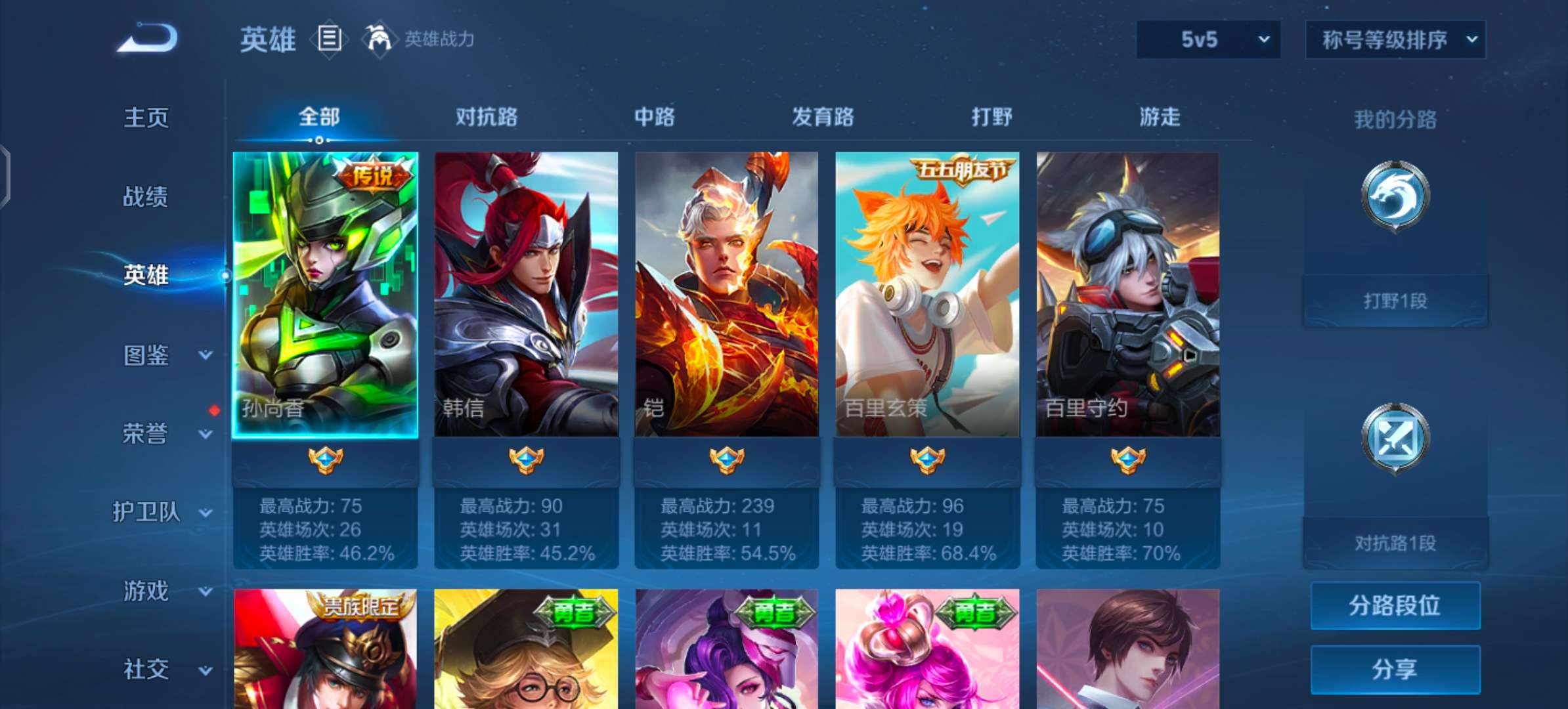The width and height of the screenshot is (1568, 709).
Task: Click 孙尚香's mastery badge icon
Action: pos(326,460)
